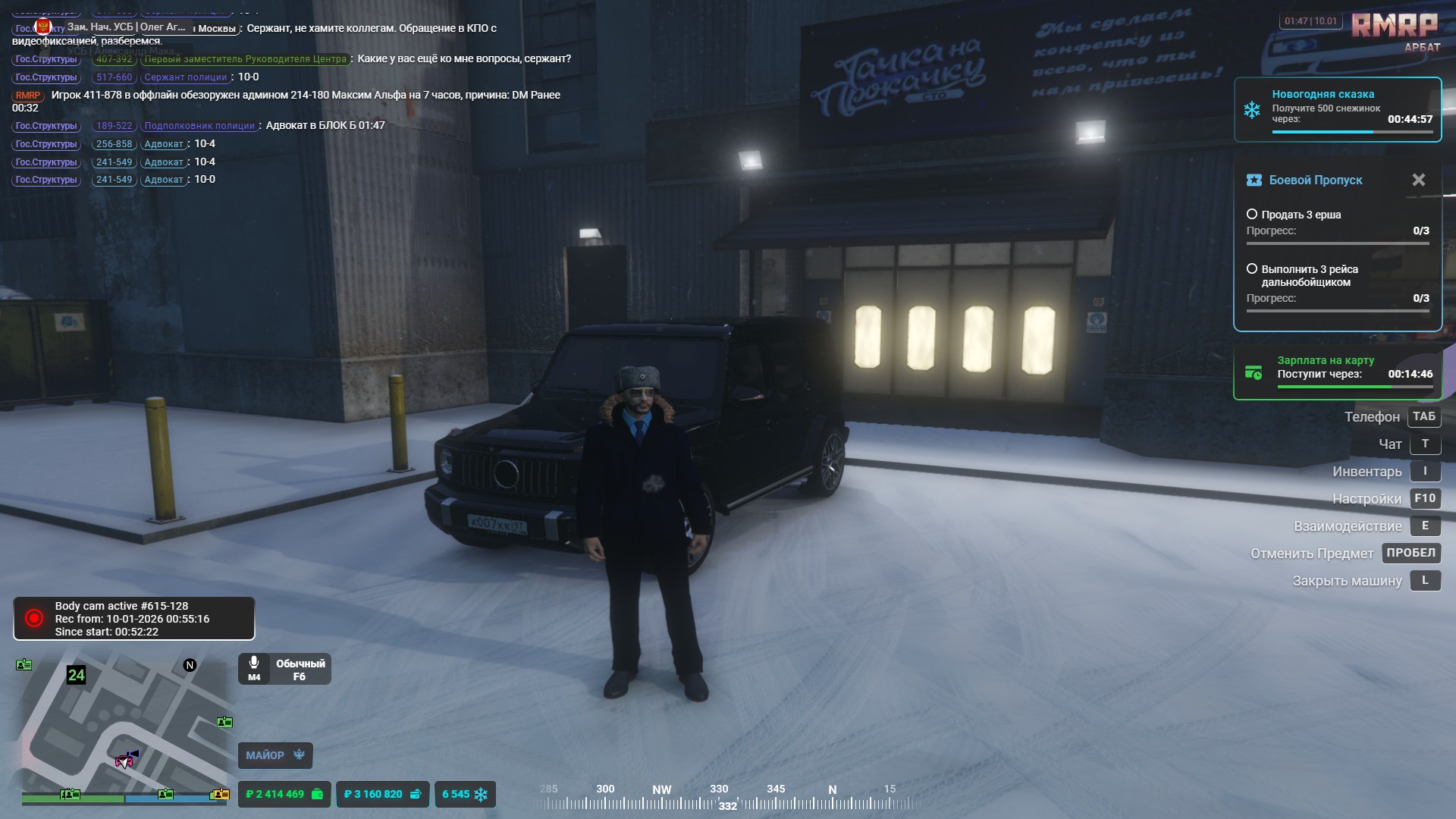Click the RMRP admin message tag
The height and width of the screenshot is (819, 1456).
tap(28, 96)
